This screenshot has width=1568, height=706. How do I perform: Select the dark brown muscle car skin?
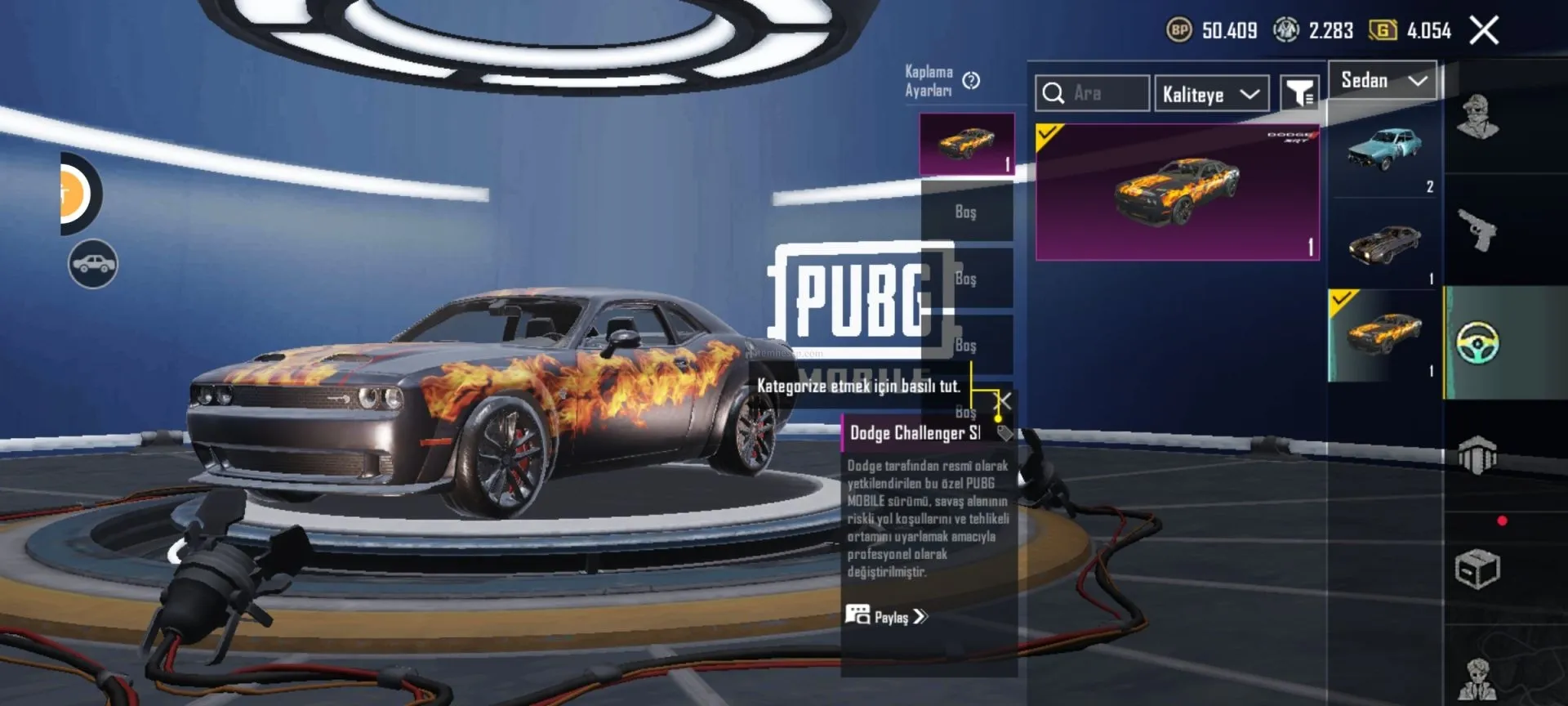[x=1384, y=243]
